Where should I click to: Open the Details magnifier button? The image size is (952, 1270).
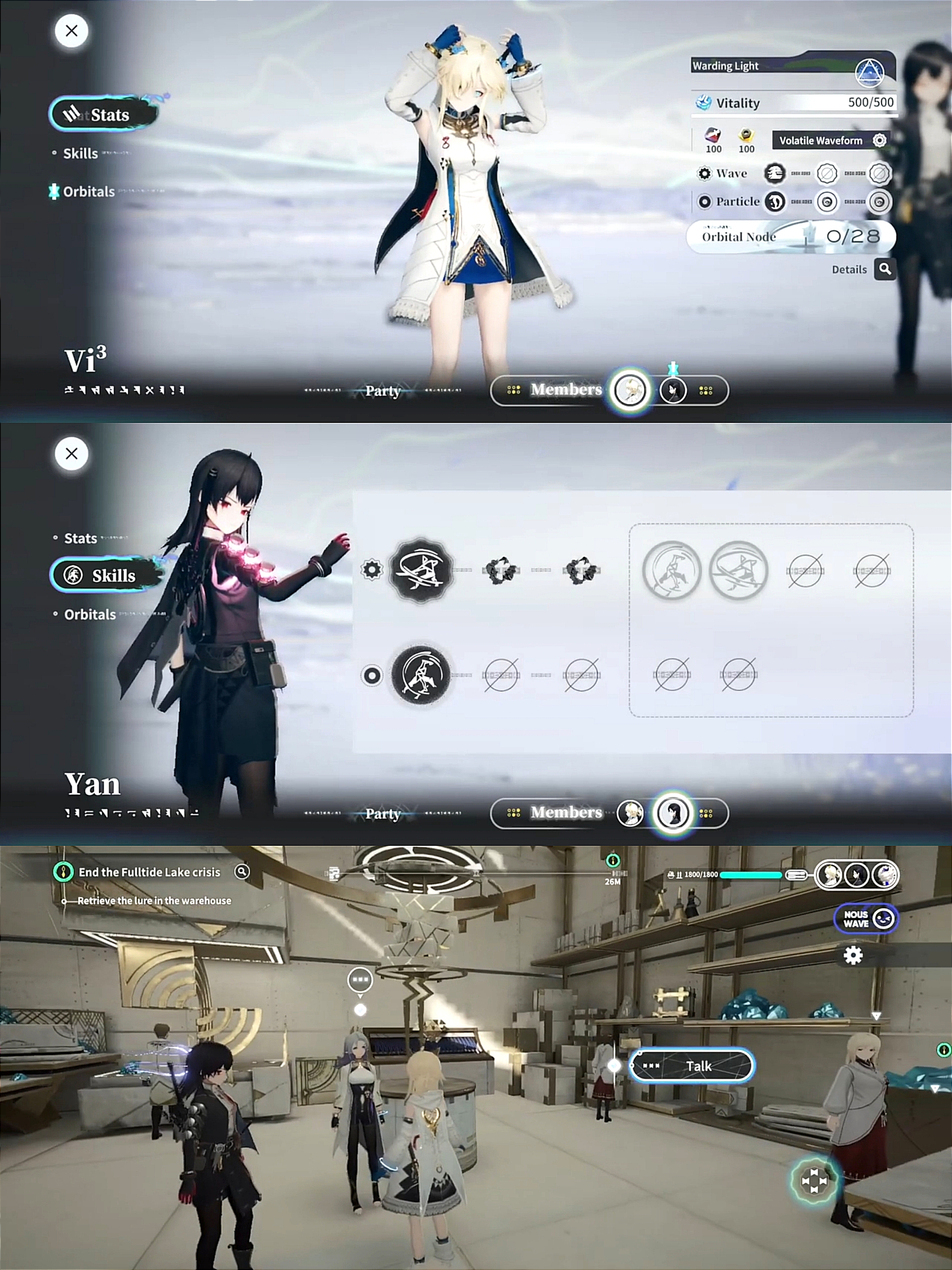click(885, 269)
